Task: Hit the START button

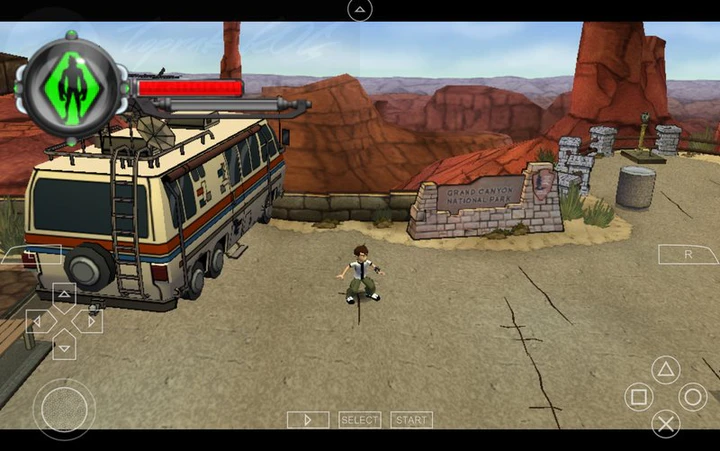Action: pyautogui.click(x=411, y=420)
